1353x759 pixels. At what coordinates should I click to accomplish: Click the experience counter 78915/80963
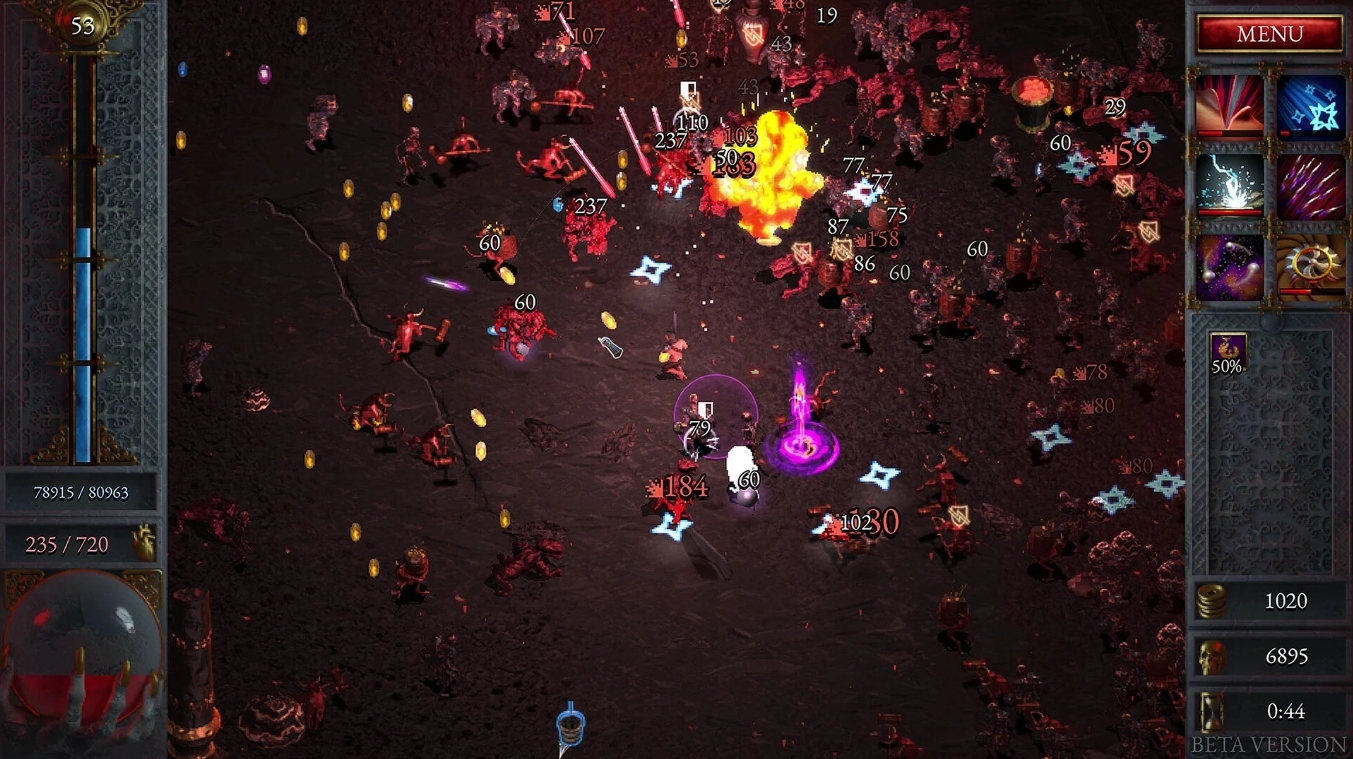(84, 492)
